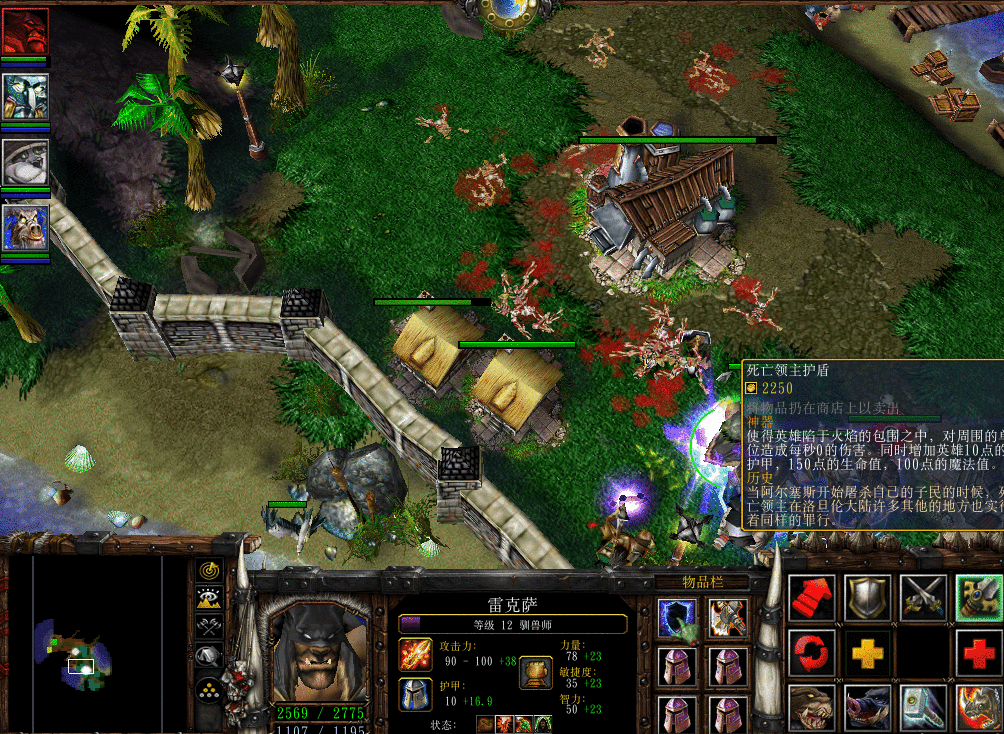
Task: Open the red cross hero skills menu
Action: click(x=978, y=653)
